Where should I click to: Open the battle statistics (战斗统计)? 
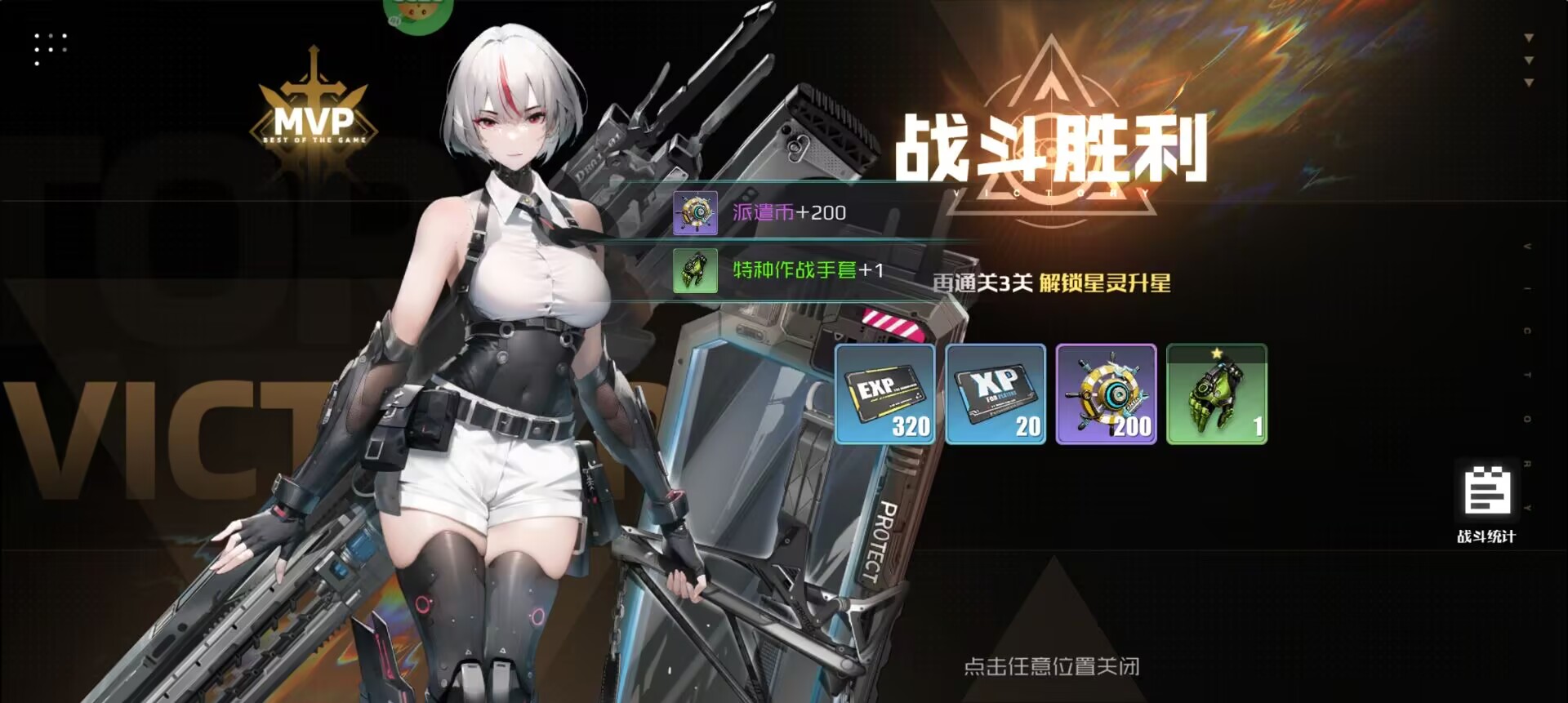(x=1486, y=503)
